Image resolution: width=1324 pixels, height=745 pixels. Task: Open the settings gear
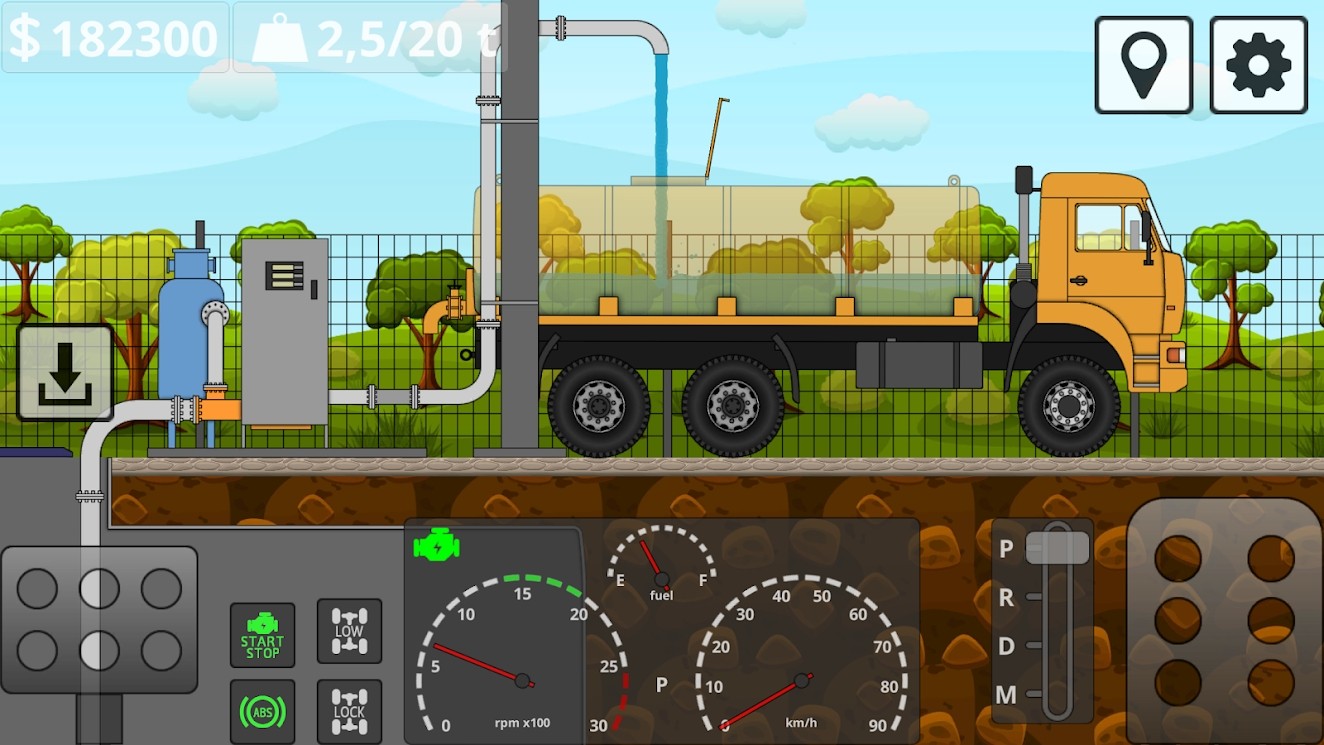pos(1257,64)
